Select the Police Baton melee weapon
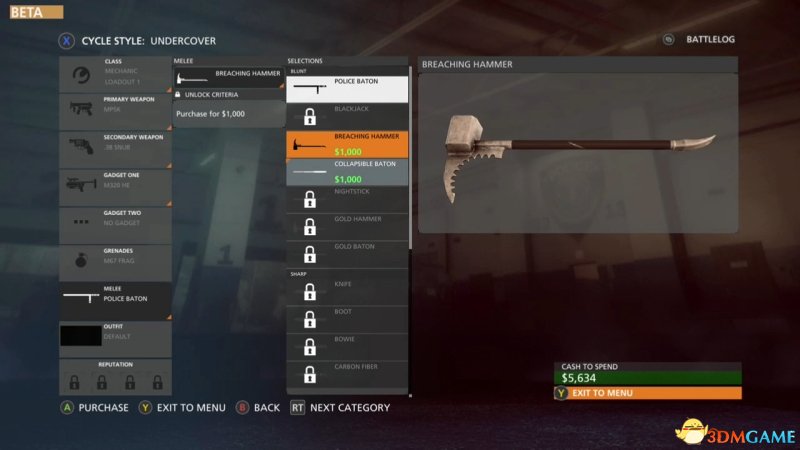 [347, 89]
